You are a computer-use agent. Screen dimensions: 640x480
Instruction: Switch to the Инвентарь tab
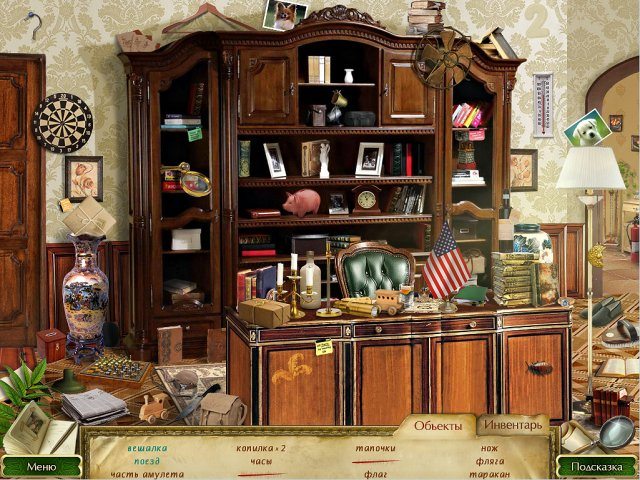pyautogui.click(x=513, y=425)
